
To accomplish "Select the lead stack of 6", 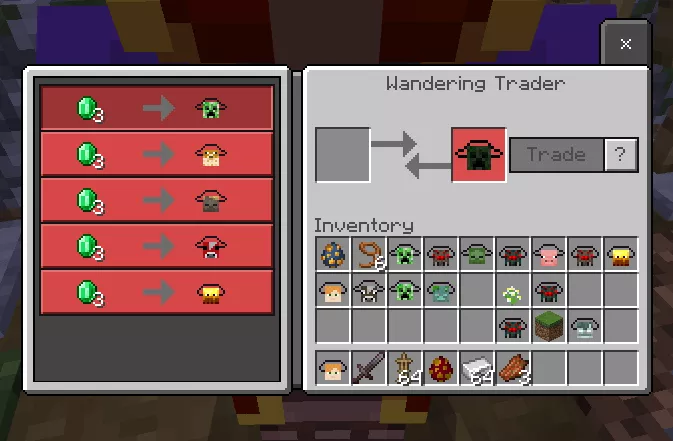I will tap(370, 255).
